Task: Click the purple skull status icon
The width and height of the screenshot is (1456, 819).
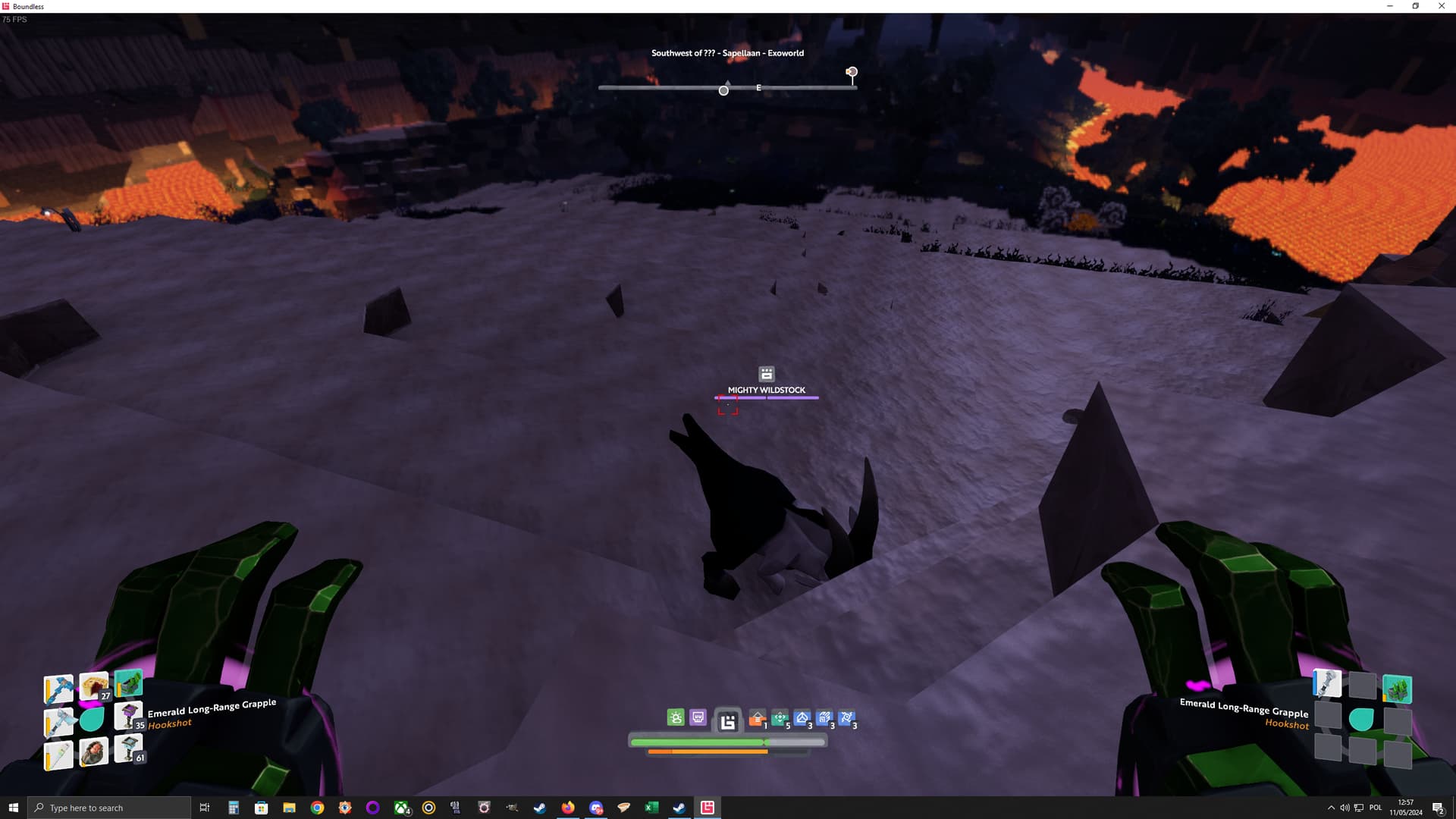Action: pos(698,717)
